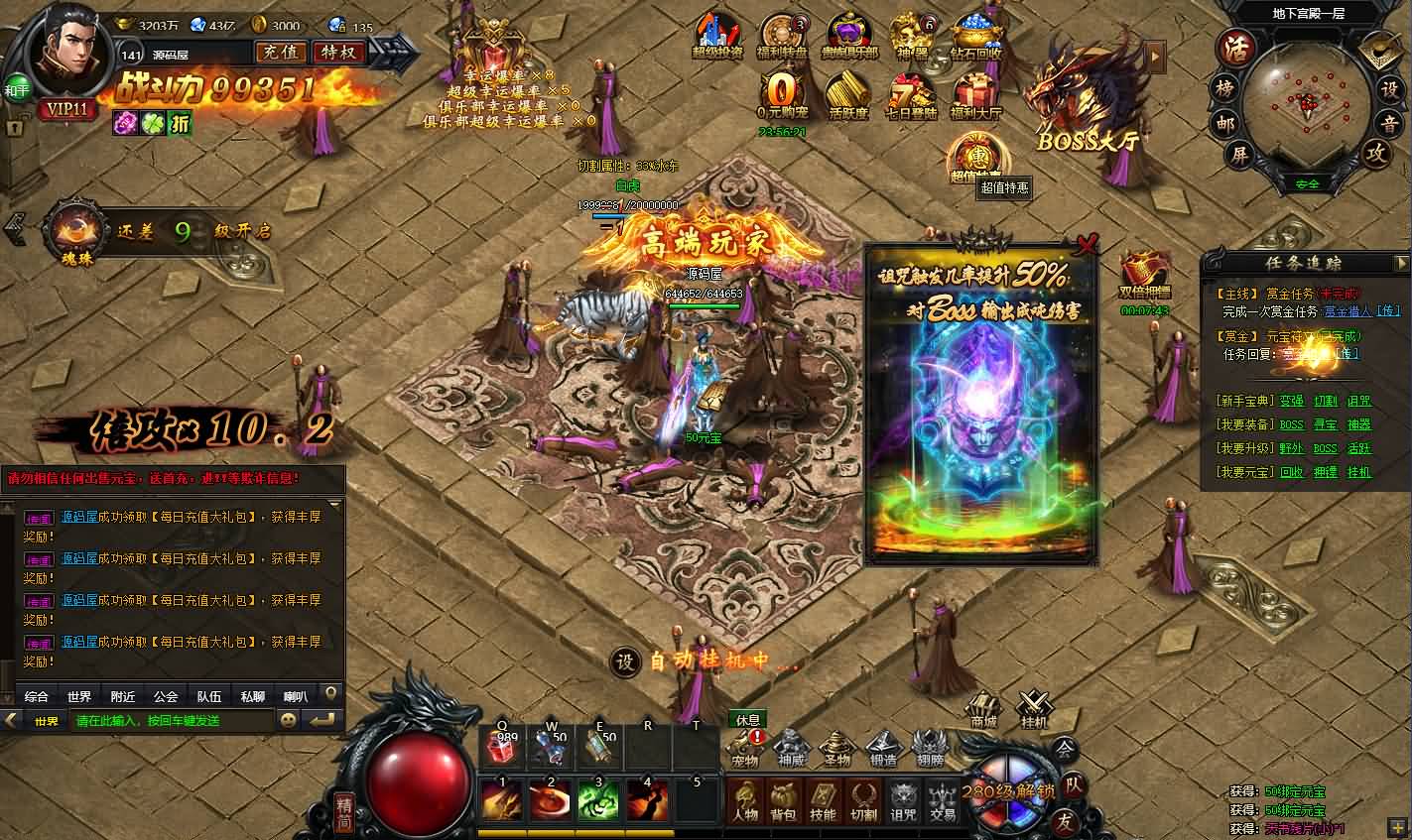
Task: Expand the 任务追踪 quest tracker panel
Action: tap(1402, 262)
